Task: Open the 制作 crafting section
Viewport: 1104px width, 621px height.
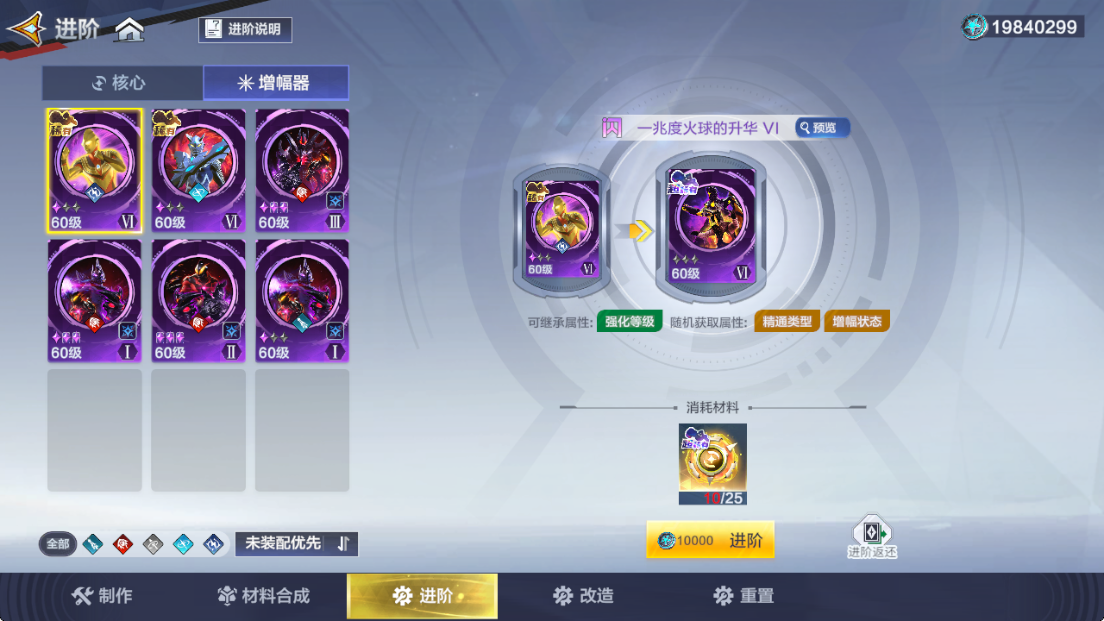Action: coord(102,596)
